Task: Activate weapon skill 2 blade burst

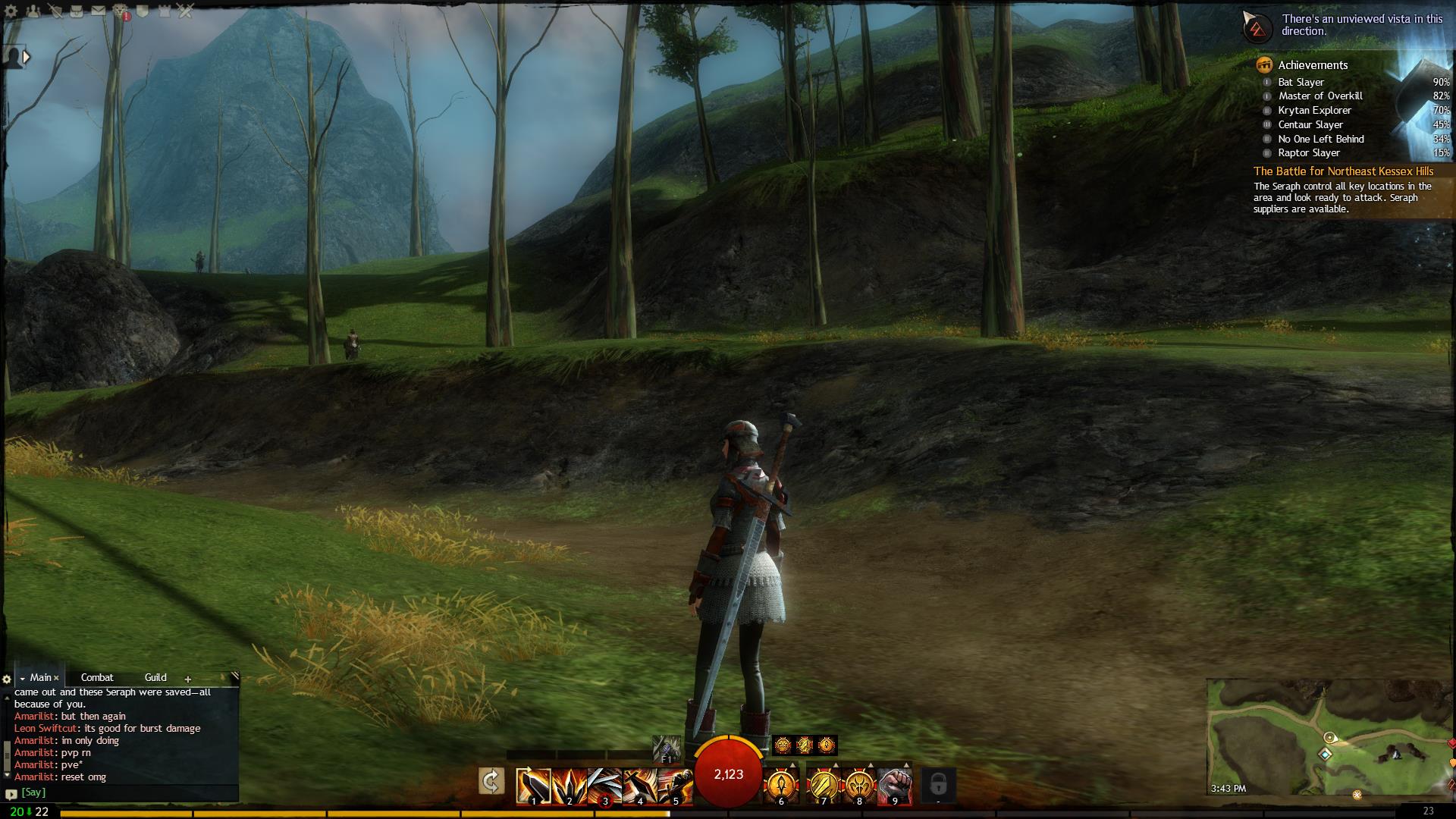Action: [x=569, y=786]
